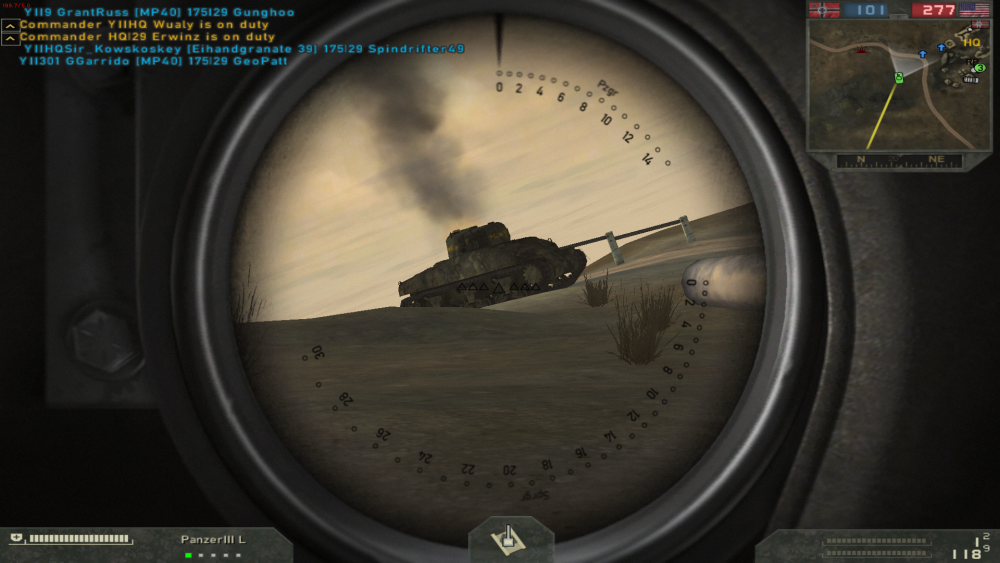The height and width of the screenshot is (563, 1000).
Task: Select the green player tank marker on minimap
Action: click(x=899, y=78)
